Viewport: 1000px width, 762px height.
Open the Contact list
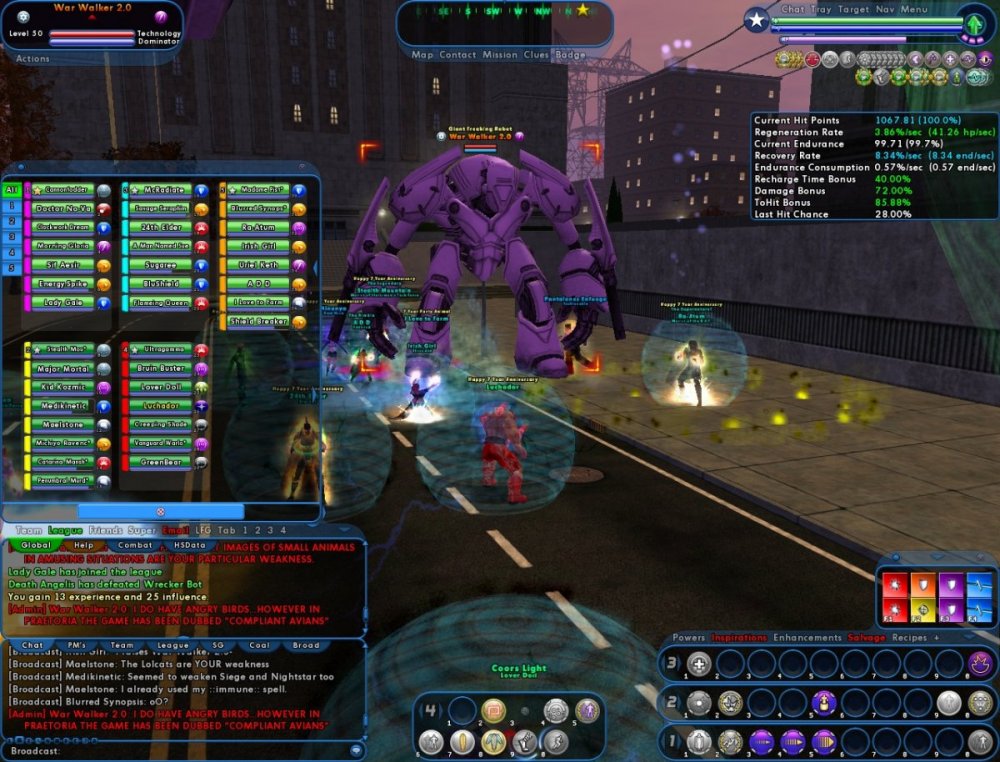458,55
